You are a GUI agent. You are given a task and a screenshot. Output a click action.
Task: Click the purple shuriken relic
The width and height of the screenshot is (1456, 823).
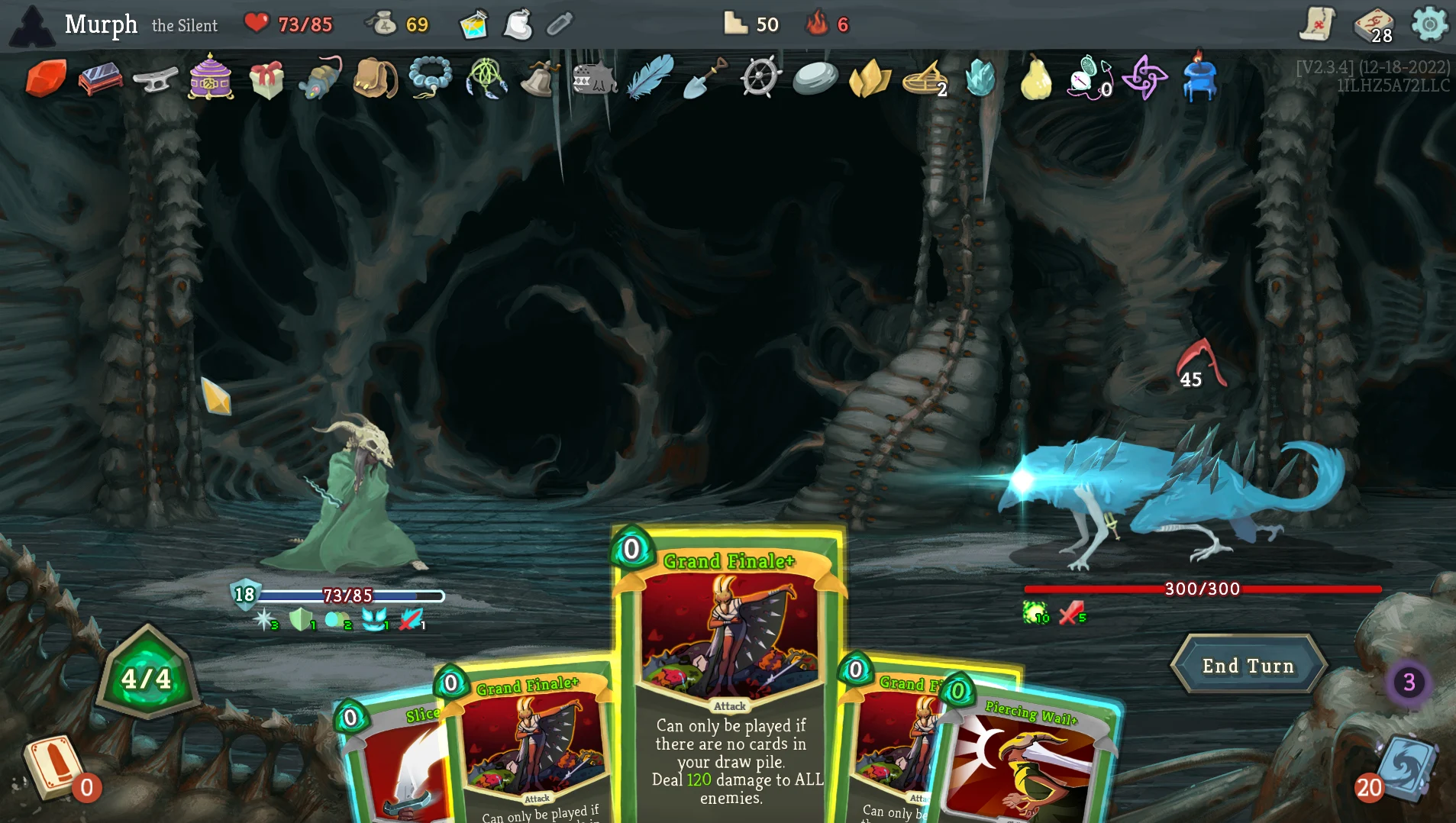[x=1145, y=79]
